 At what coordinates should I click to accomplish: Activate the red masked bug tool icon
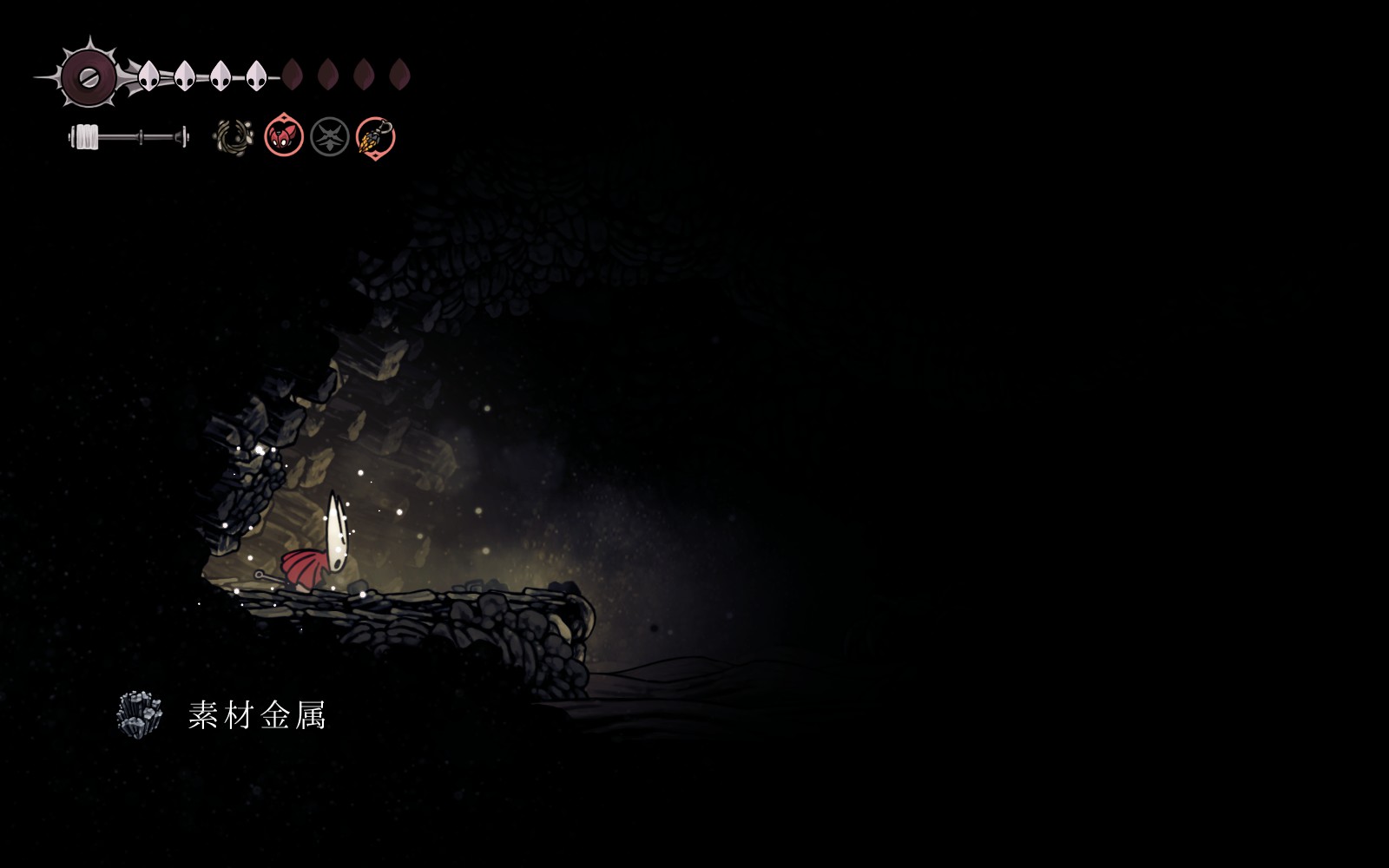[284, 136]
